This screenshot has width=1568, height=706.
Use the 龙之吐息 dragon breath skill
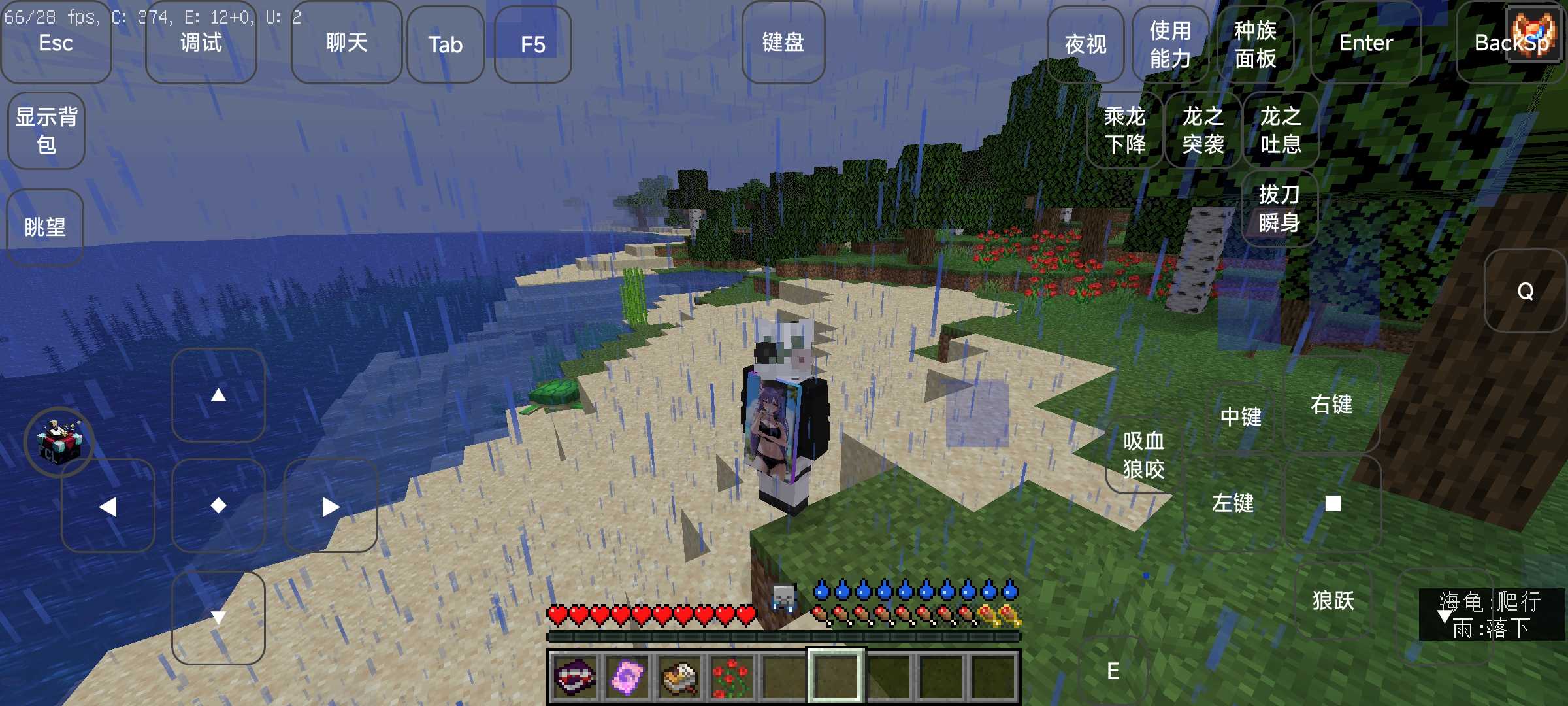[x=1281, y=130]
